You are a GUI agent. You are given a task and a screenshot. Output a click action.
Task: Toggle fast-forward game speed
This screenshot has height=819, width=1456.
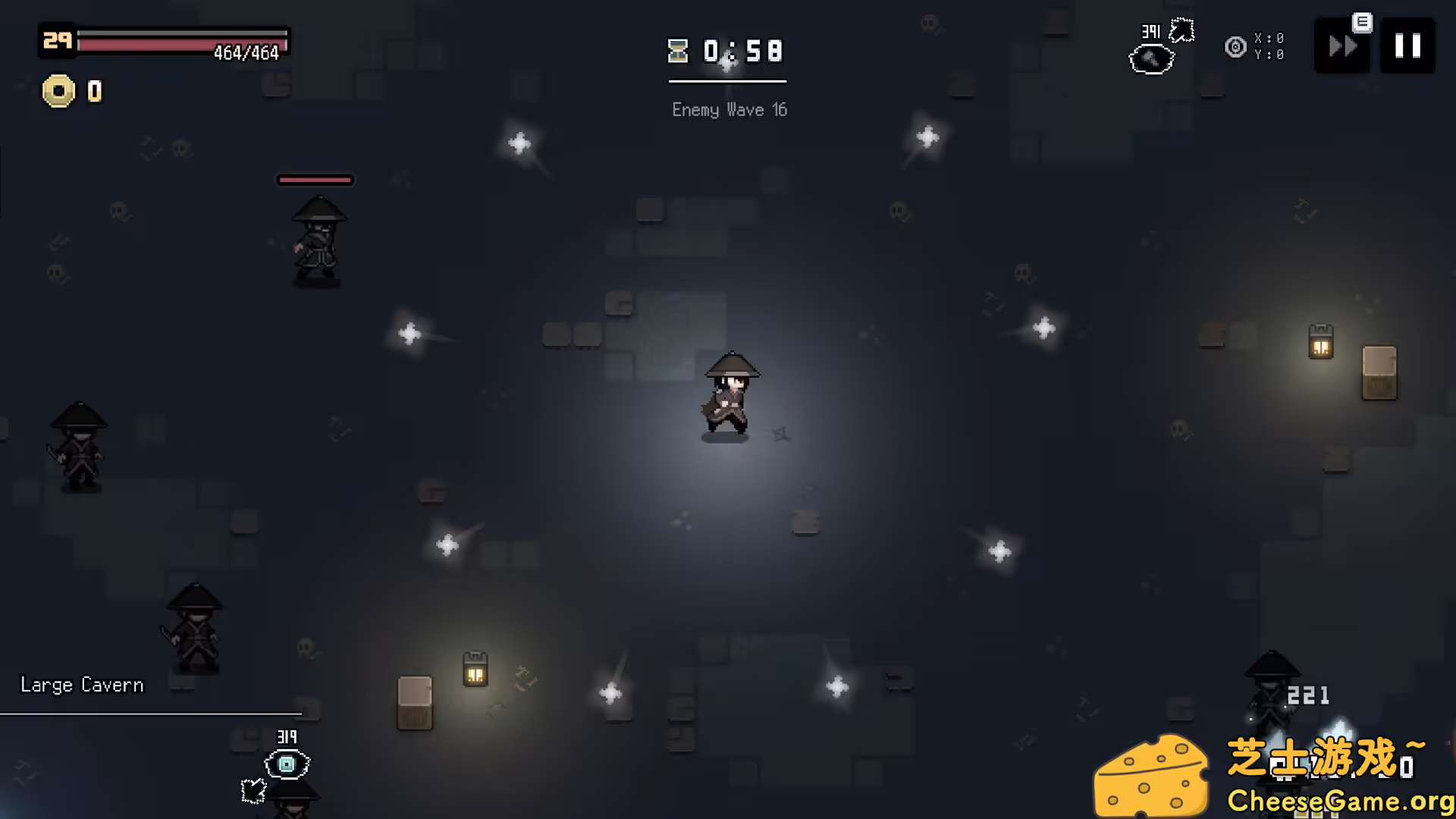pyautogui.click(x=1342, y=45)
